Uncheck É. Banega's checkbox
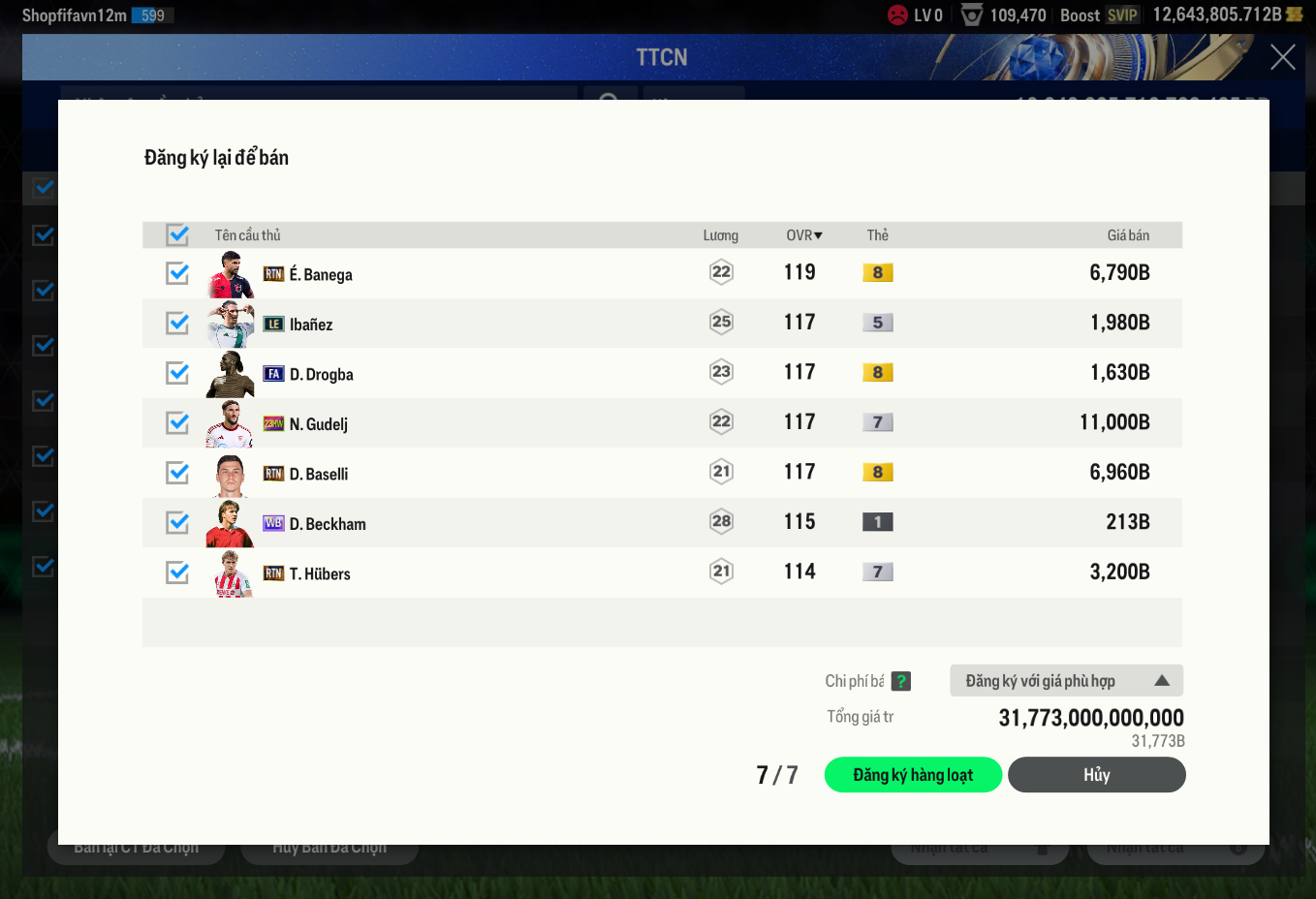The height and width of the screenshot is (899, 1316). [x=177, y=273]
